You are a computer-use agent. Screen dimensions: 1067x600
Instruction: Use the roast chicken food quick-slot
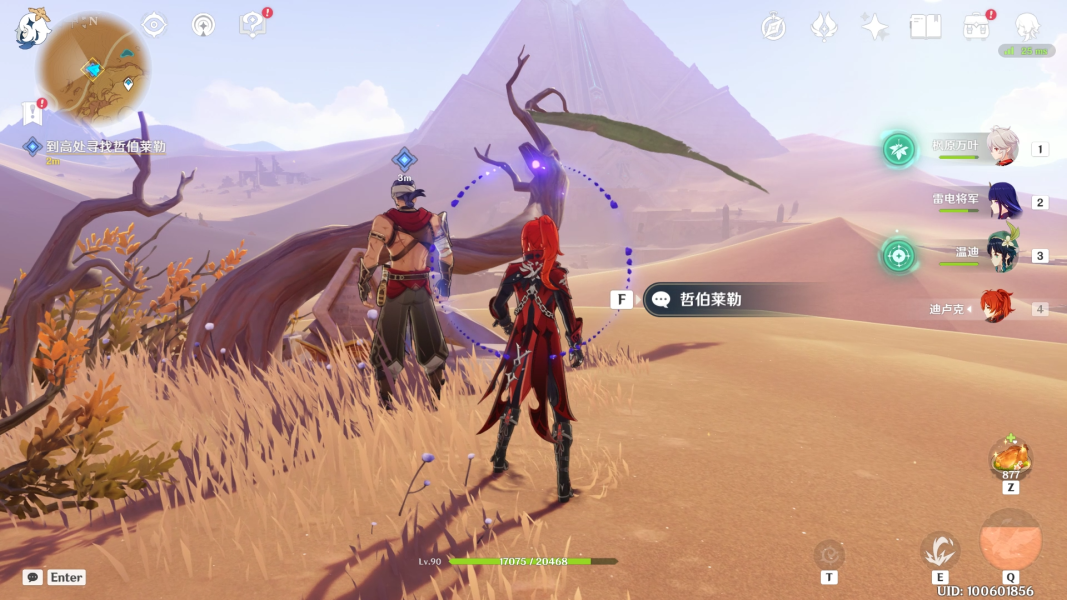pyautogui.click(x=1010, y=459)
